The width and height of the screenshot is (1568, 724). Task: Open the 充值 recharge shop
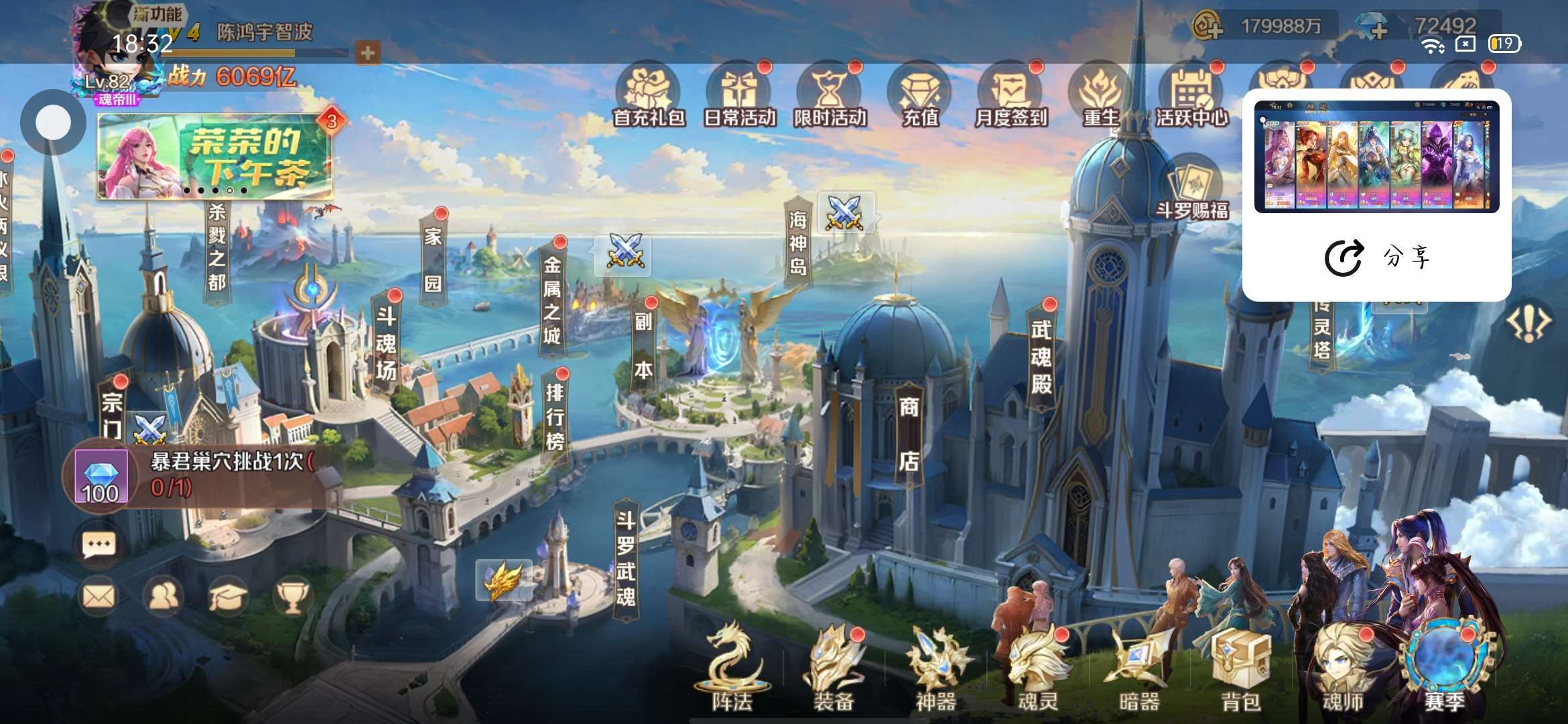tap(920, 97)
